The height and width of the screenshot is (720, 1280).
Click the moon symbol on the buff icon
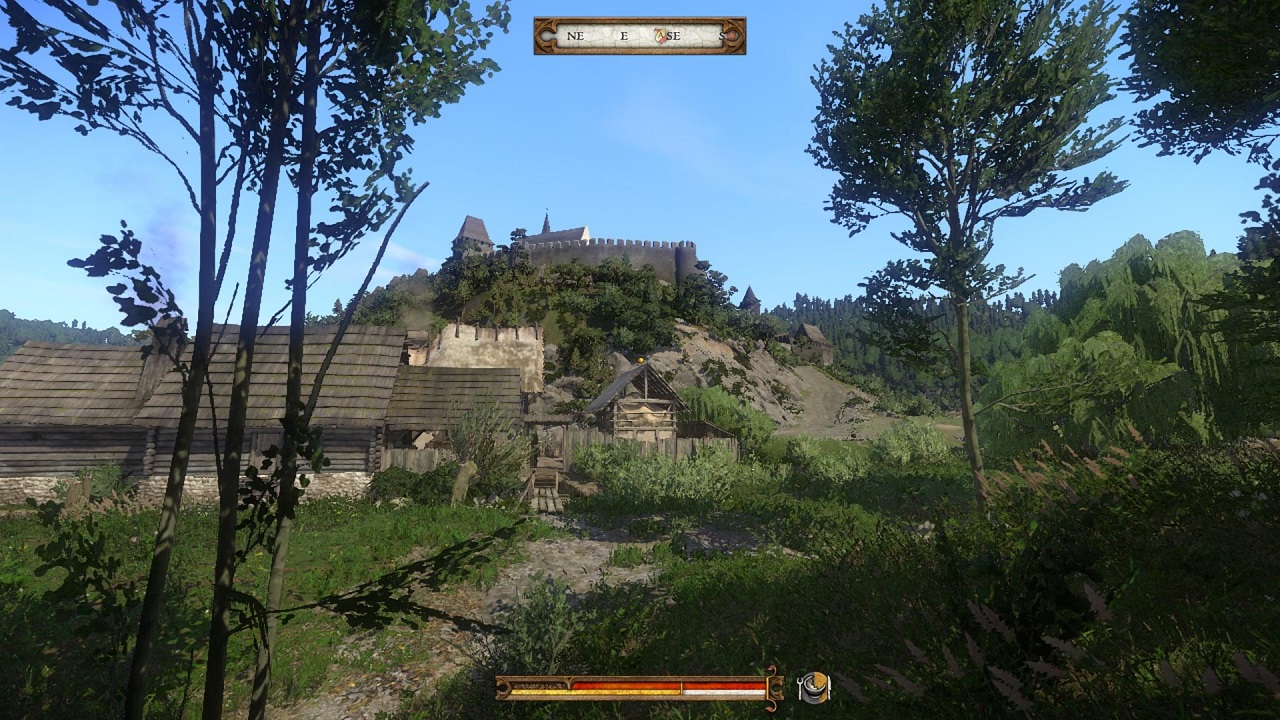(811, 684)
